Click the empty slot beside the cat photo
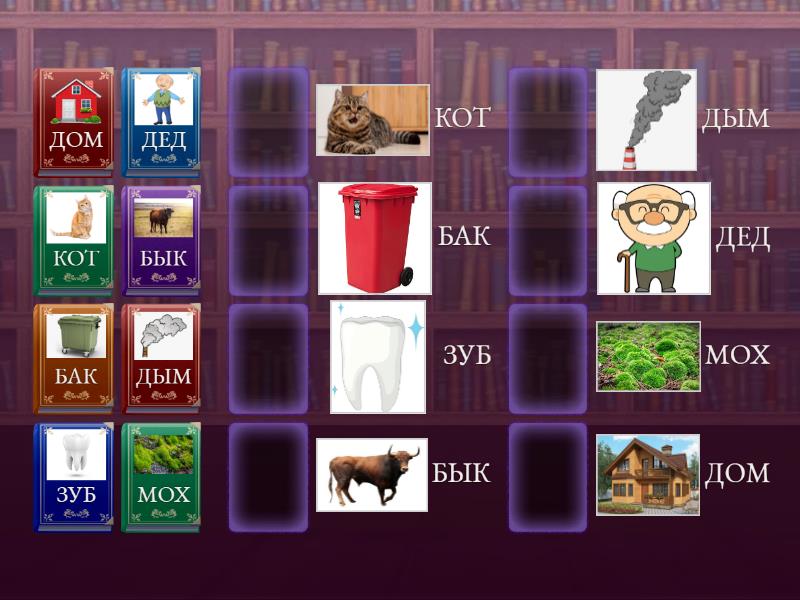 point(269,122)
